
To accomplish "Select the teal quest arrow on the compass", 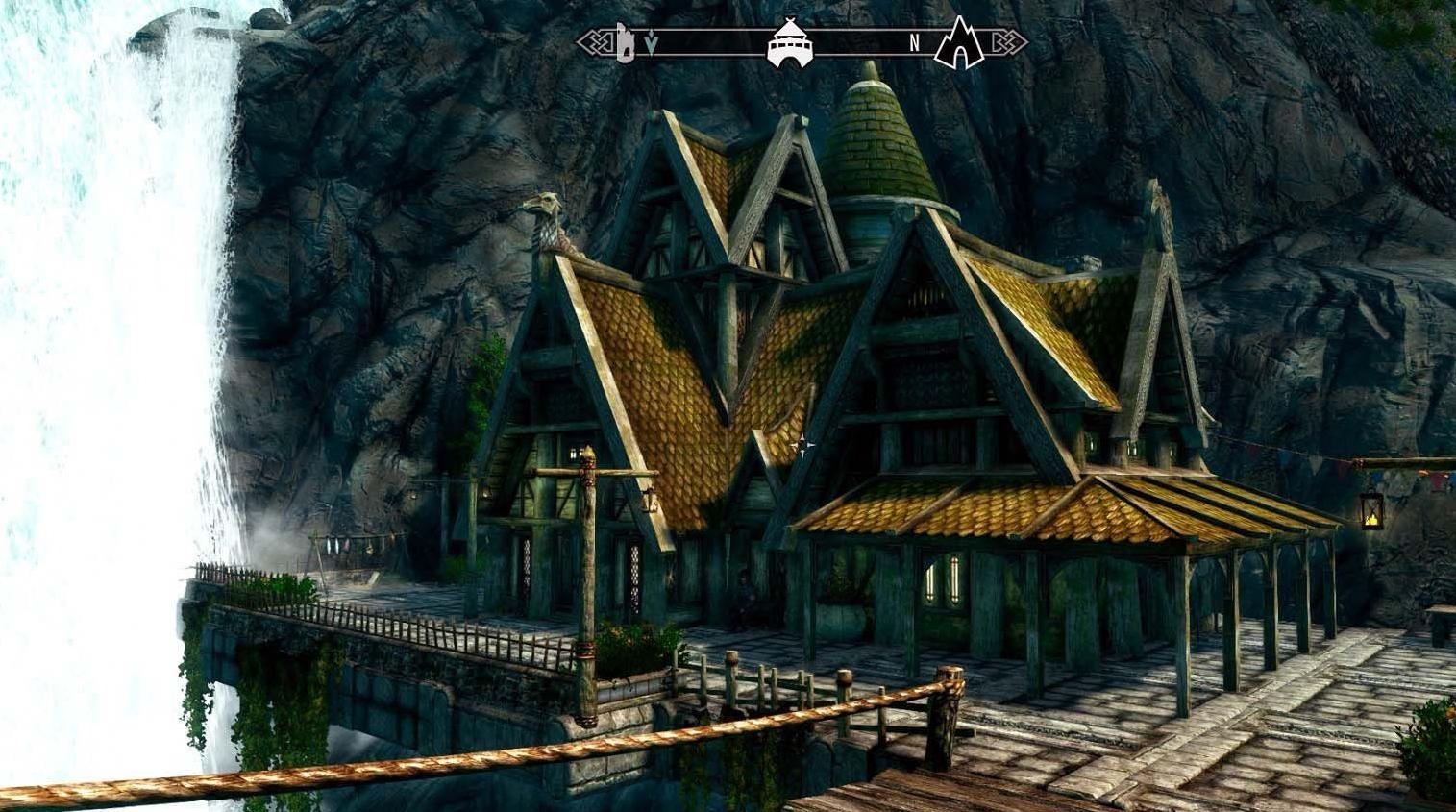I will click(x=651, y=44).
